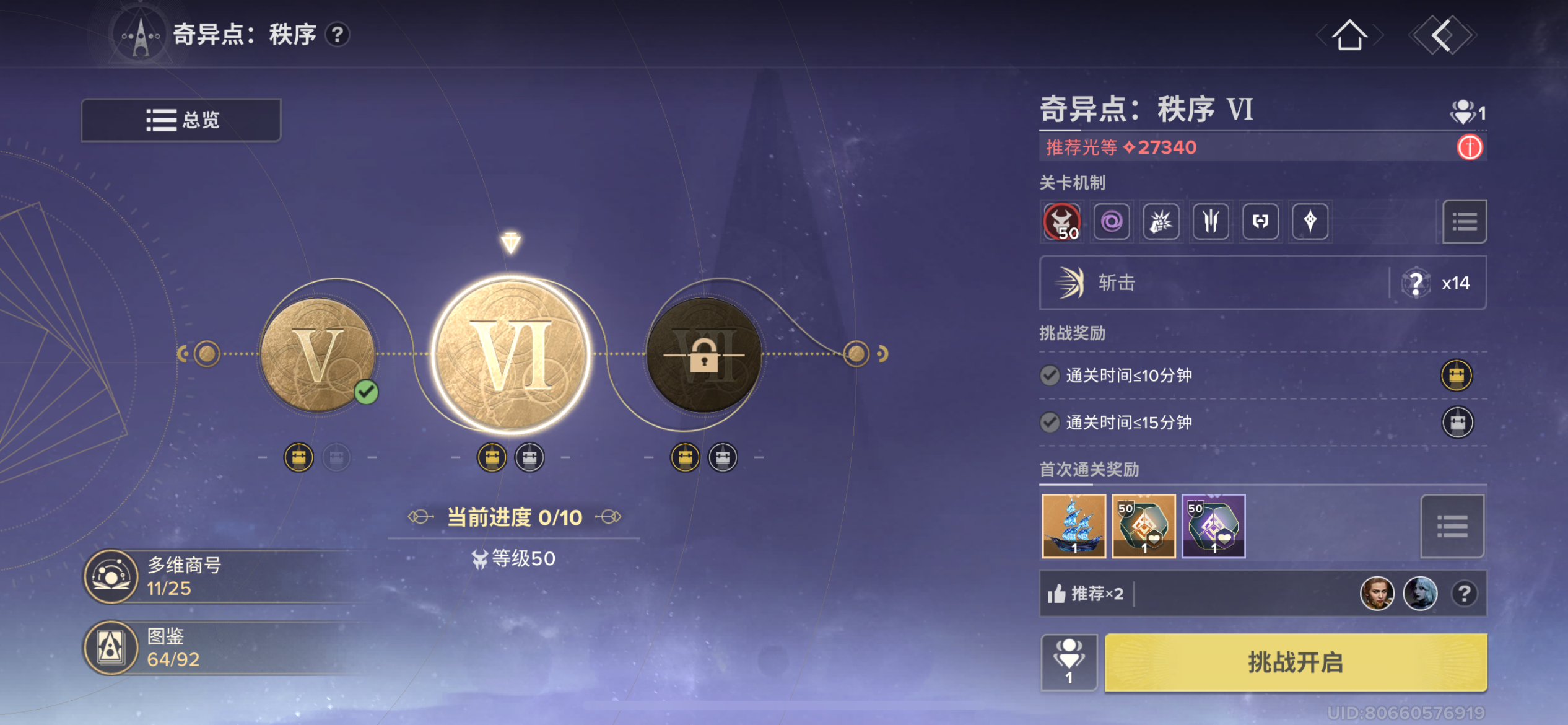Switch to the locked stage VII node
This screenshot has width=1568, height=725.
click(x=703, y=354)
